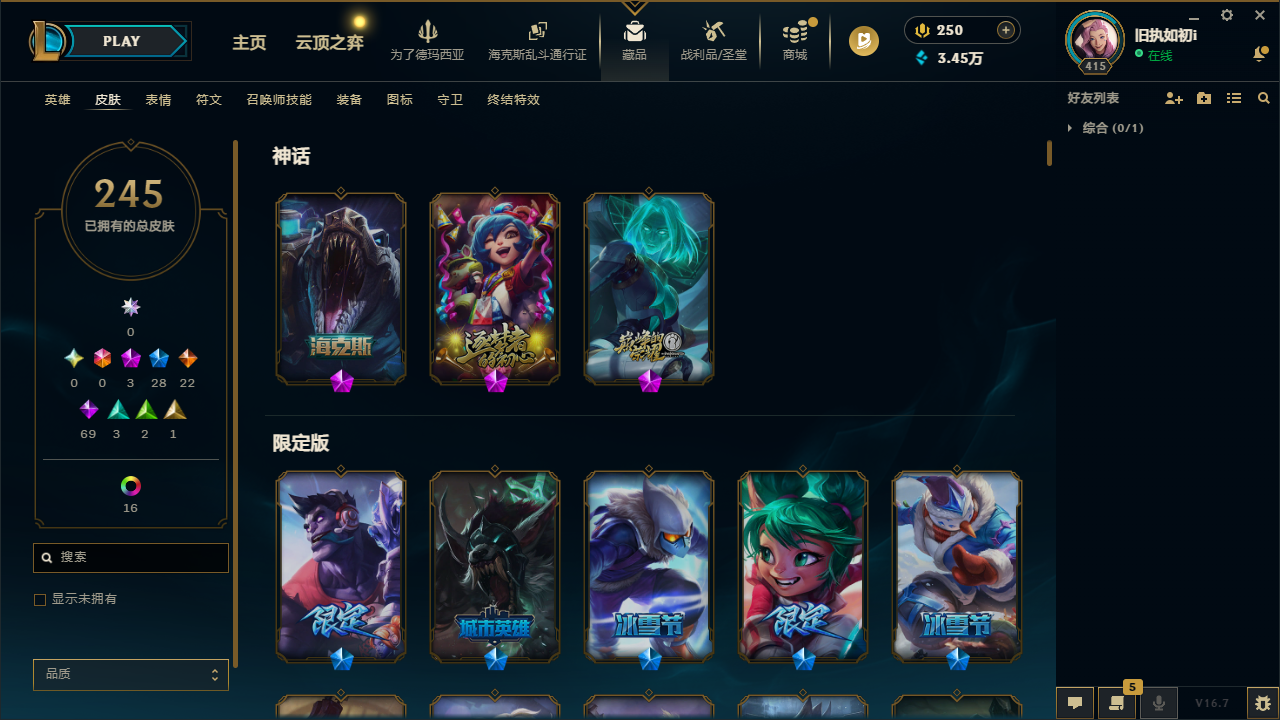Open 云顶之弈 from the top navigation
Viewport: 1280px width, 720px height.
pos(328,44)
